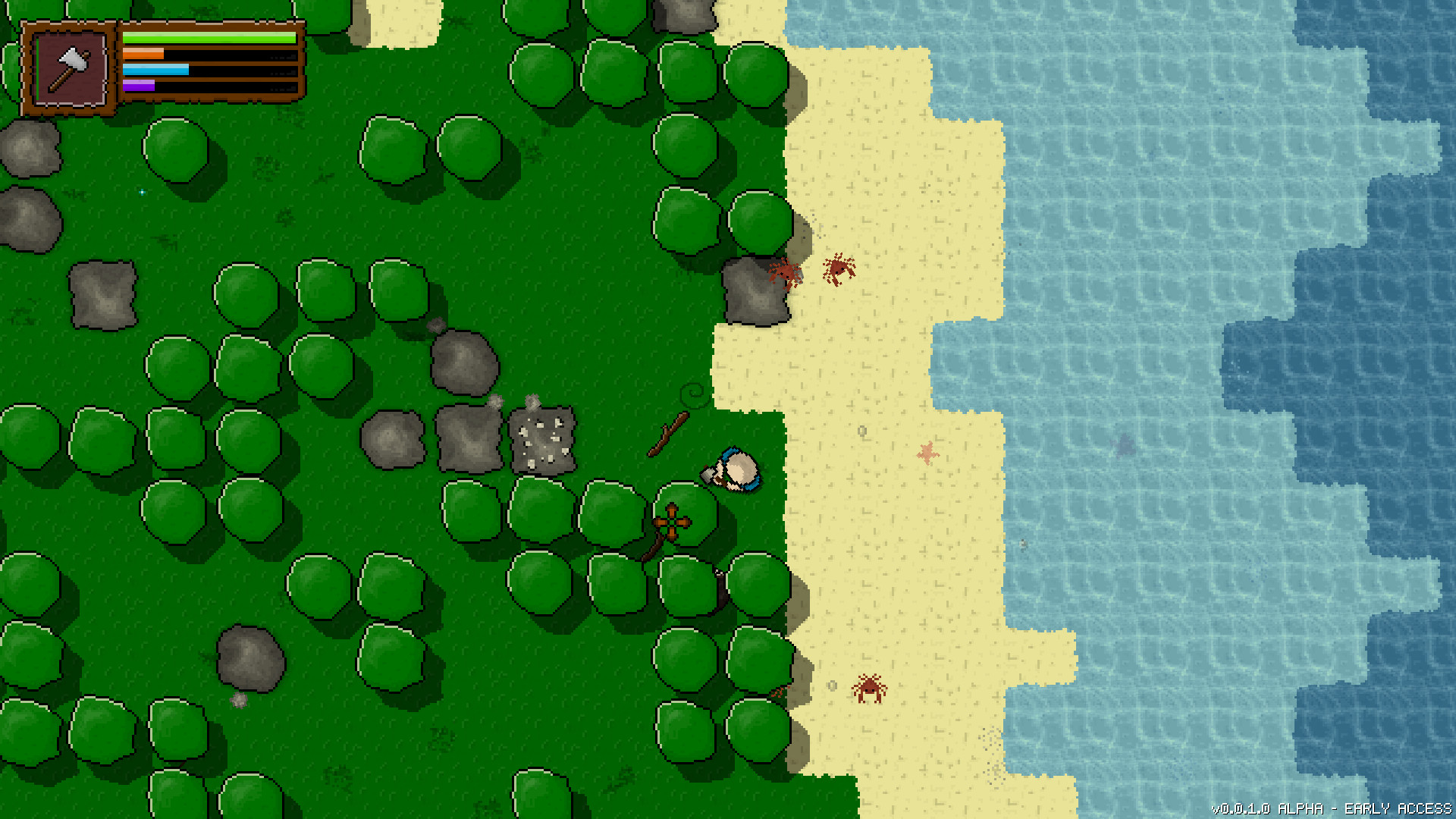Click the orange hunger bar
Image resolution: width=1456 pixels, height=819 pixels.
click(144, 55)
